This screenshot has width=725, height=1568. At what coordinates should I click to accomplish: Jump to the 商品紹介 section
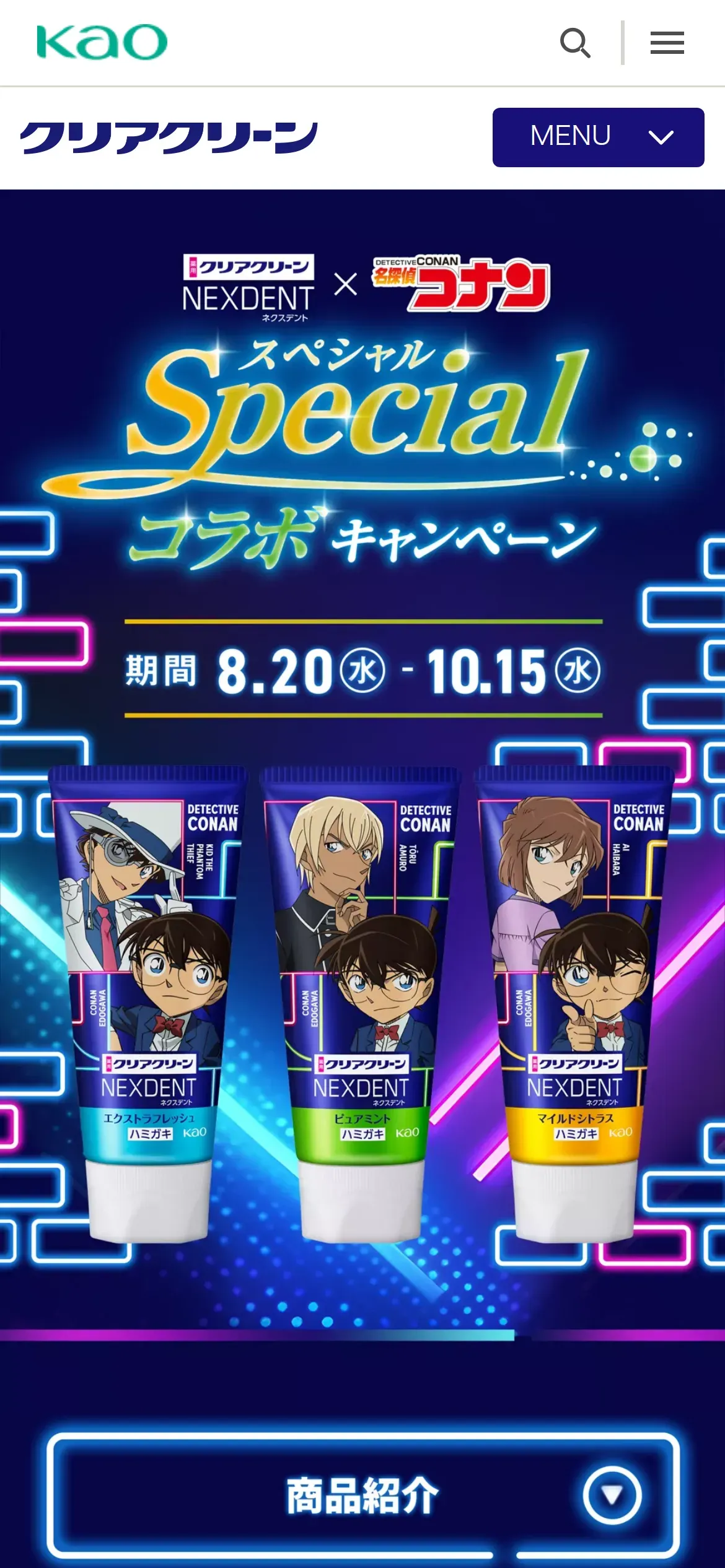pyautogui.click(x=363, y=1495)
